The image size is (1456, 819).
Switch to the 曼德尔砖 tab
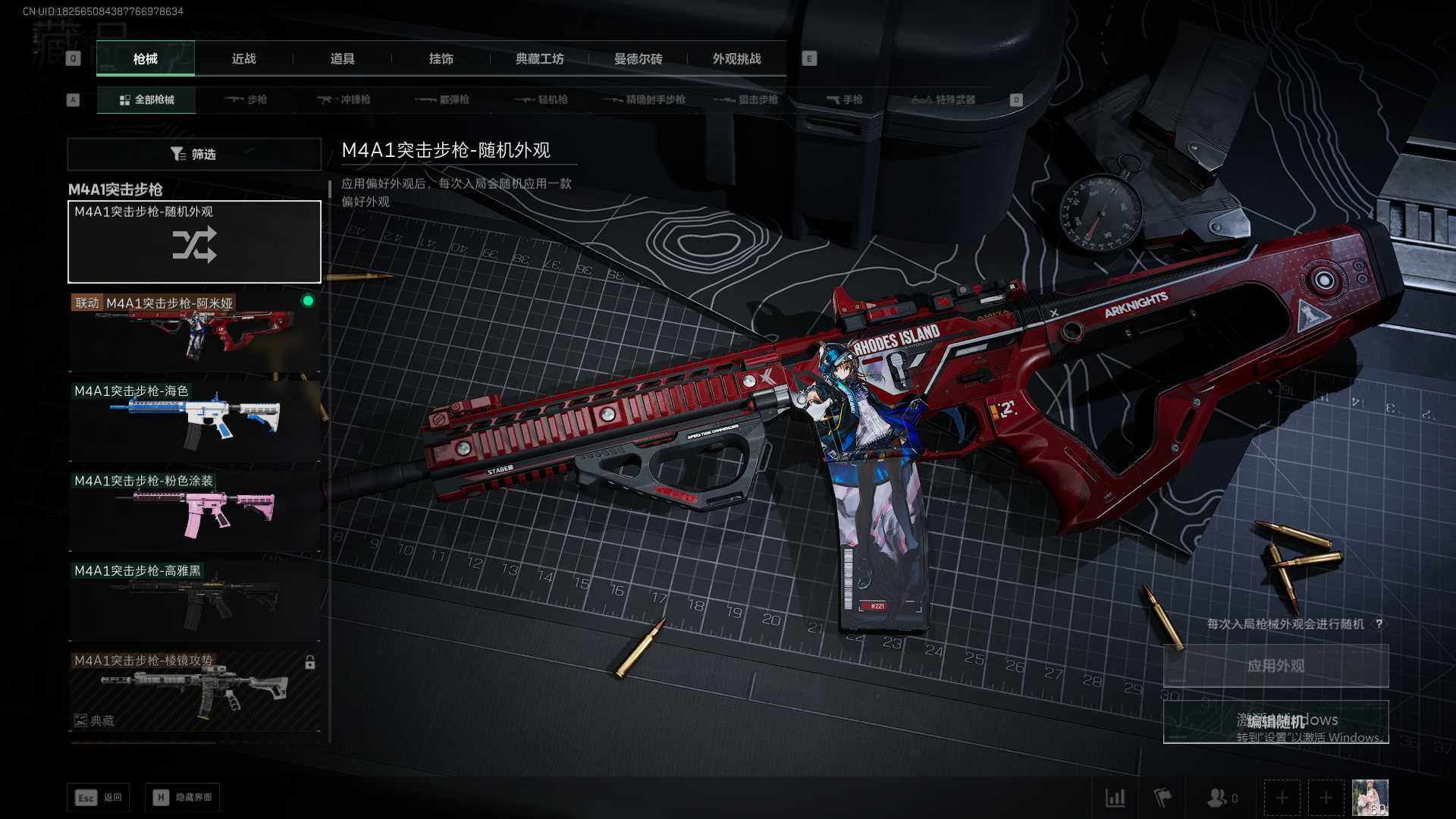[638, 58]
